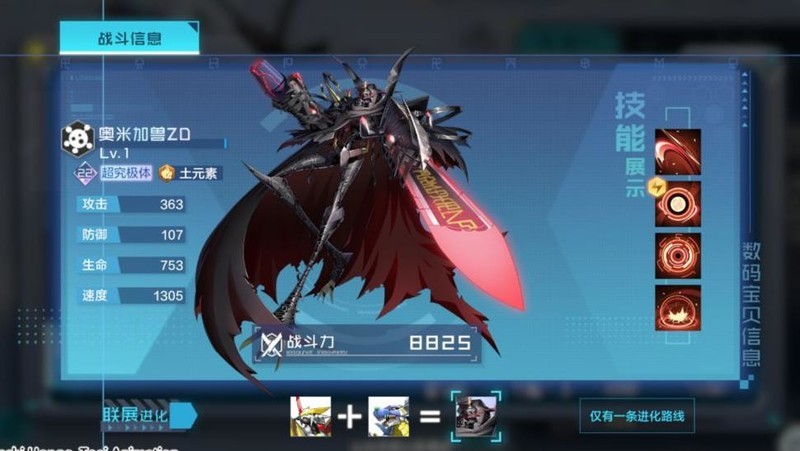Select the ground explosion skill icon
The image size is (800, 451).
point(677,307)
